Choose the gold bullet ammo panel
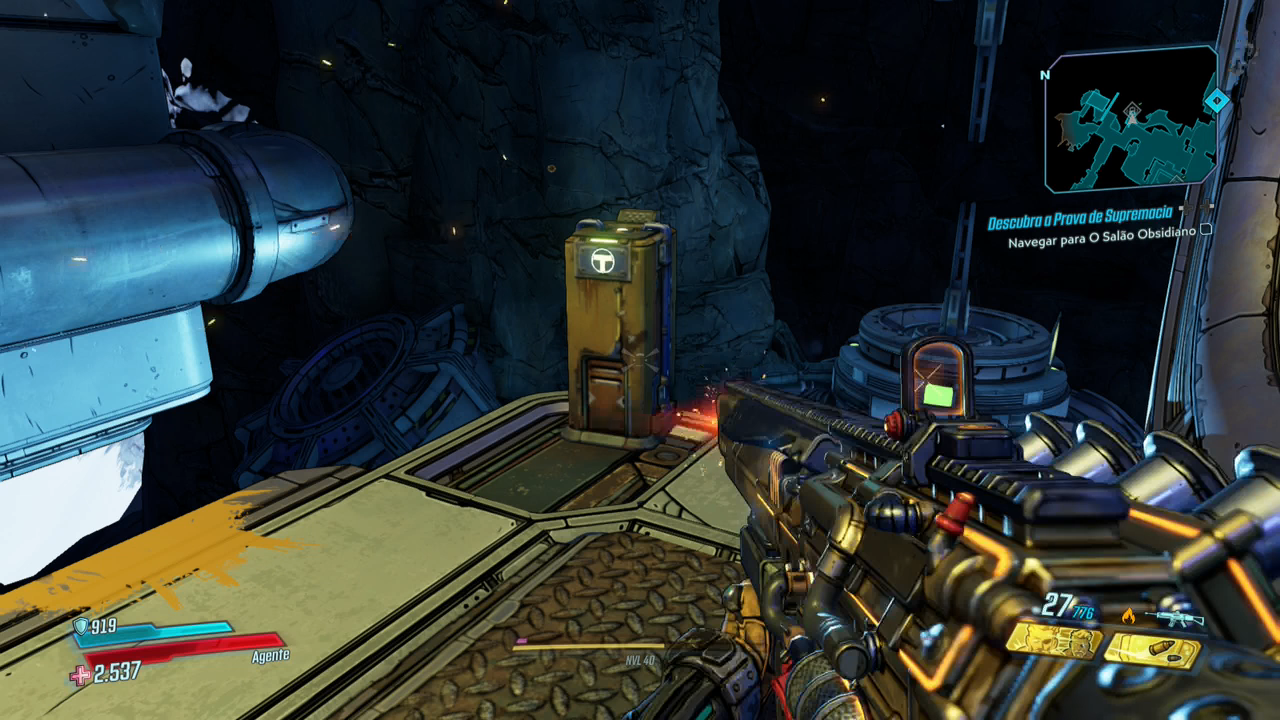This screenshot has width=1280, height=720. click(1152, 651)
